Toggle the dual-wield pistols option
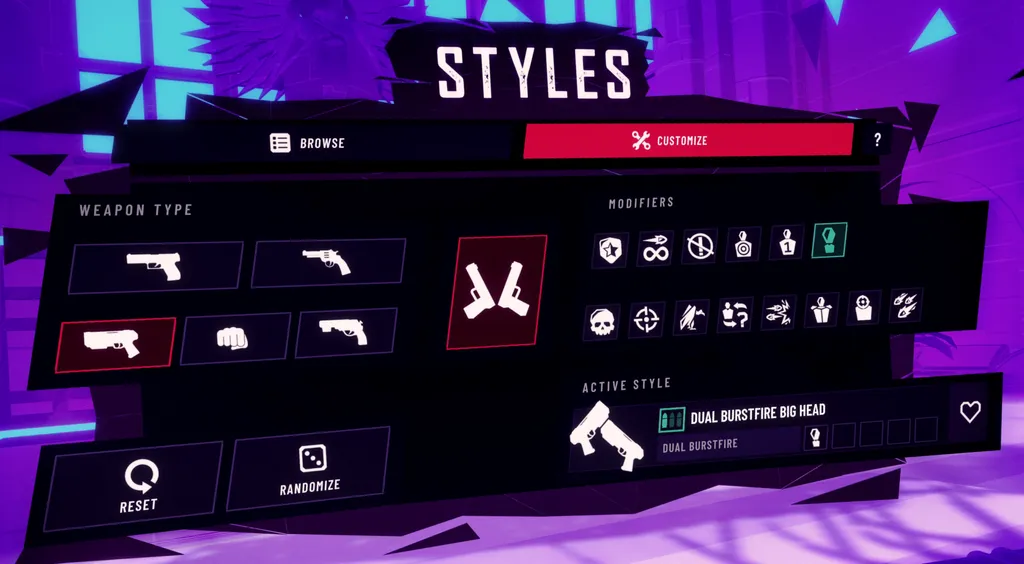The height and width of the screenshot is (564, 1024). pos(497,292)
